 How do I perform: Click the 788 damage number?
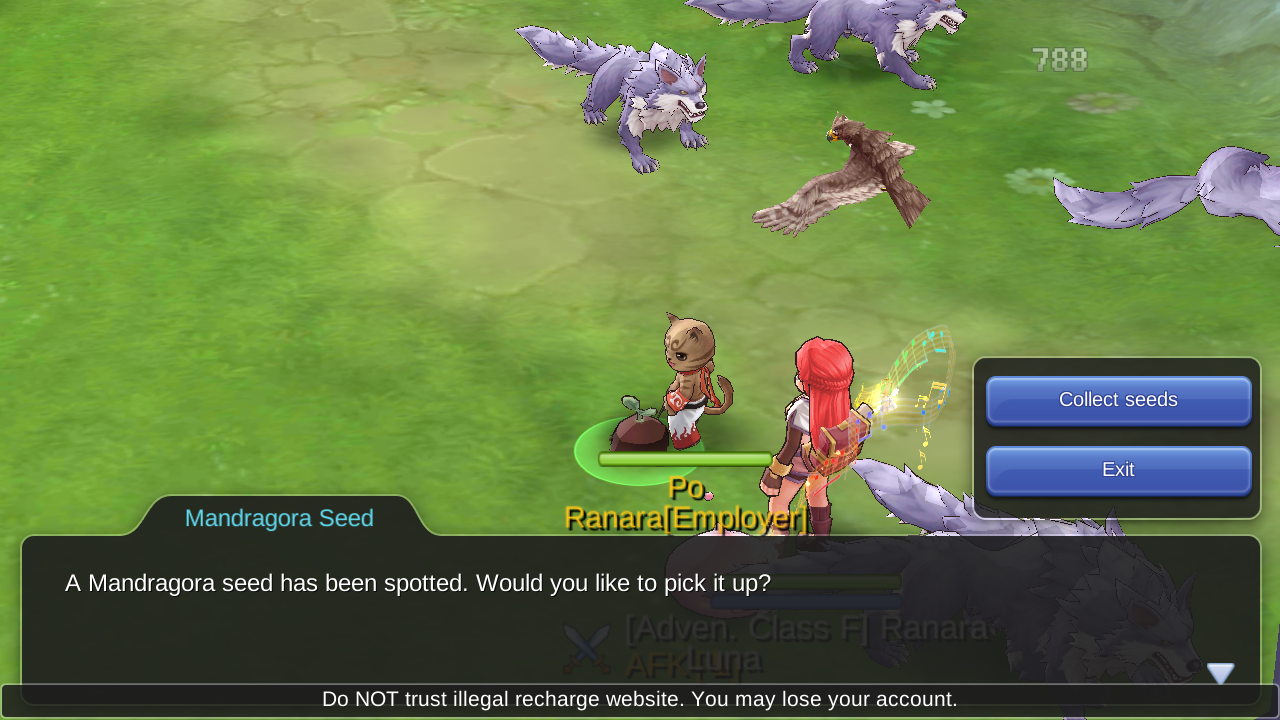[1057, 59]
